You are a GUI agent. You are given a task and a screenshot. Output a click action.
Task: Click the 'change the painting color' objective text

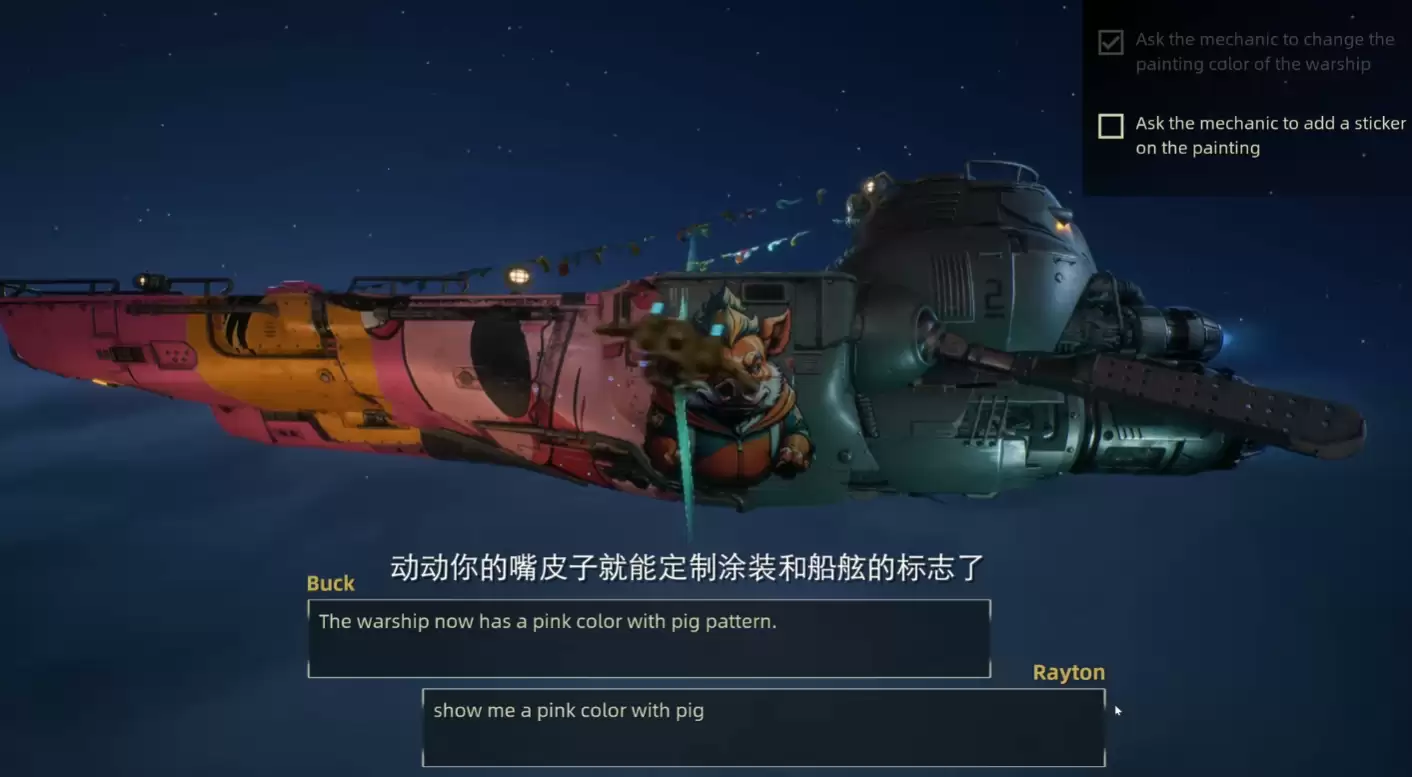(x=1265, y=51)
